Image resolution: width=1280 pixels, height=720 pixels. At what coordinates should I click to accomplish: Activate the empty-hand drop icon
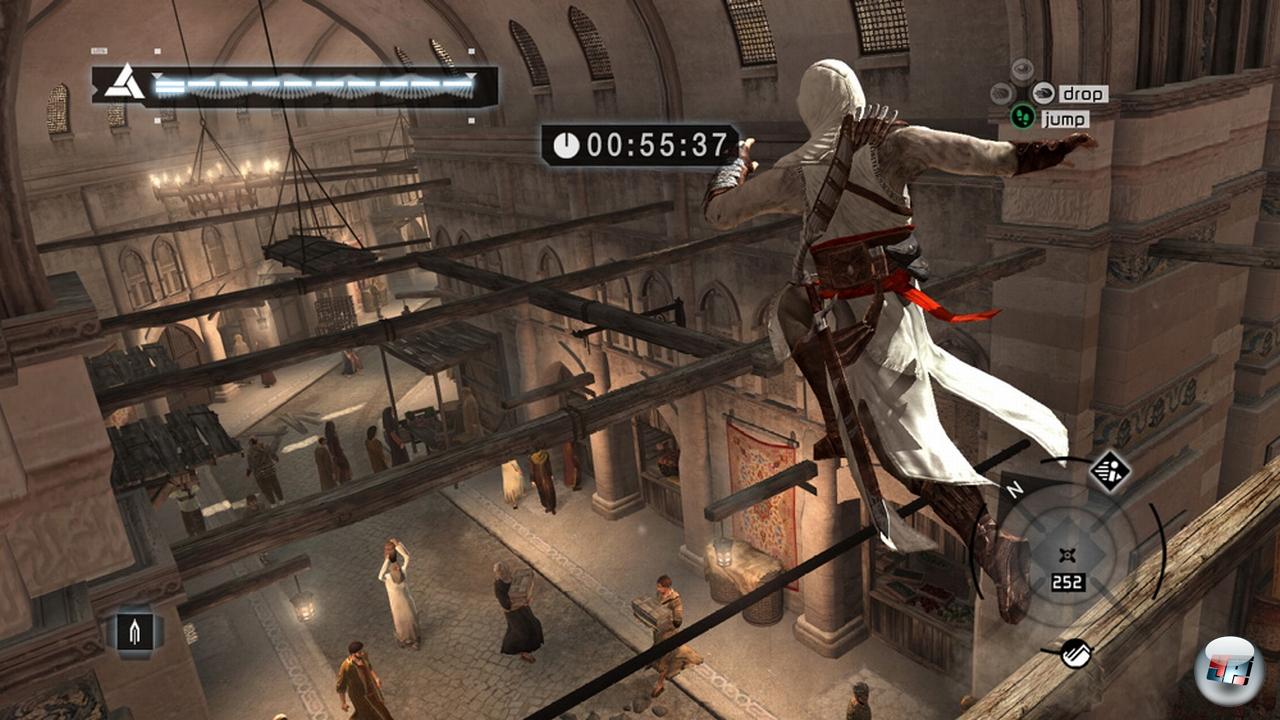point(1043,93)
